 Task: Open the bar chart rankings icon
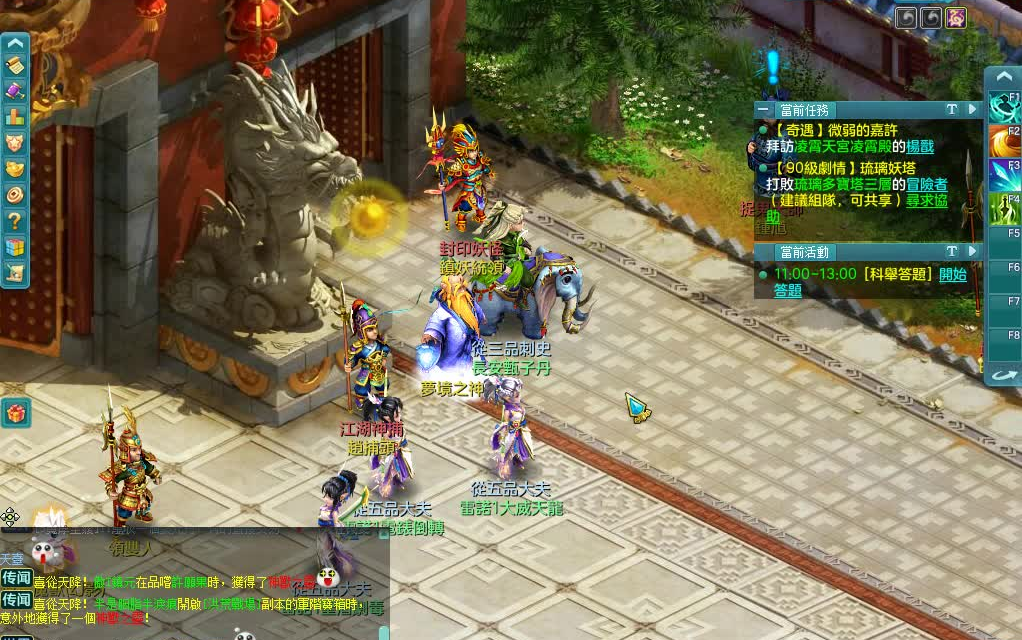15,116
